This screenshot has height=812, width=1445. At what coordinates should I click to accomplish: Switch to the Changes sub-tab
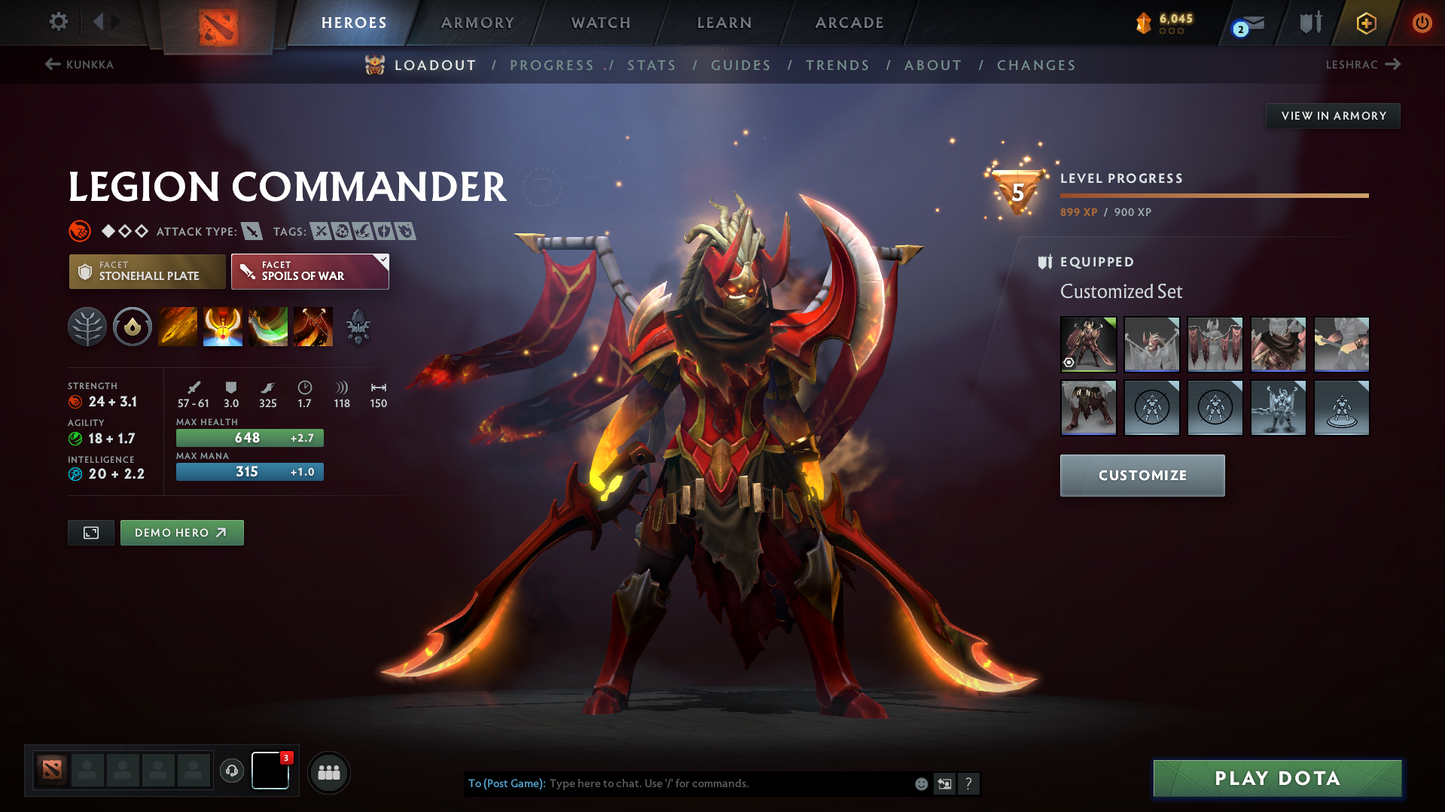point(1036,65)
